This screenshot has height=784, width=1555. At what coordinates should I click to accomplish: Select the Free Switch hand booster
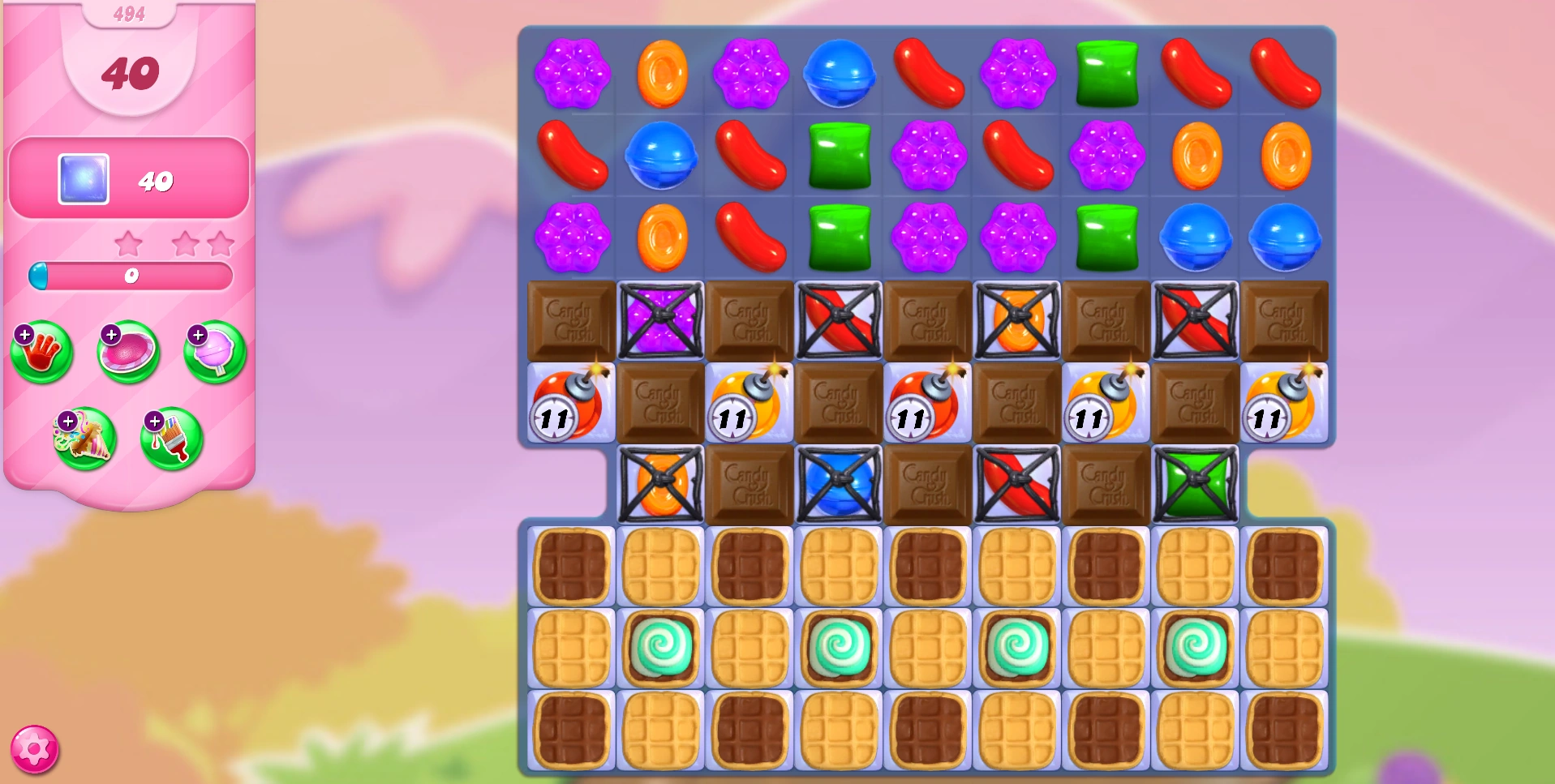[41, 353]
